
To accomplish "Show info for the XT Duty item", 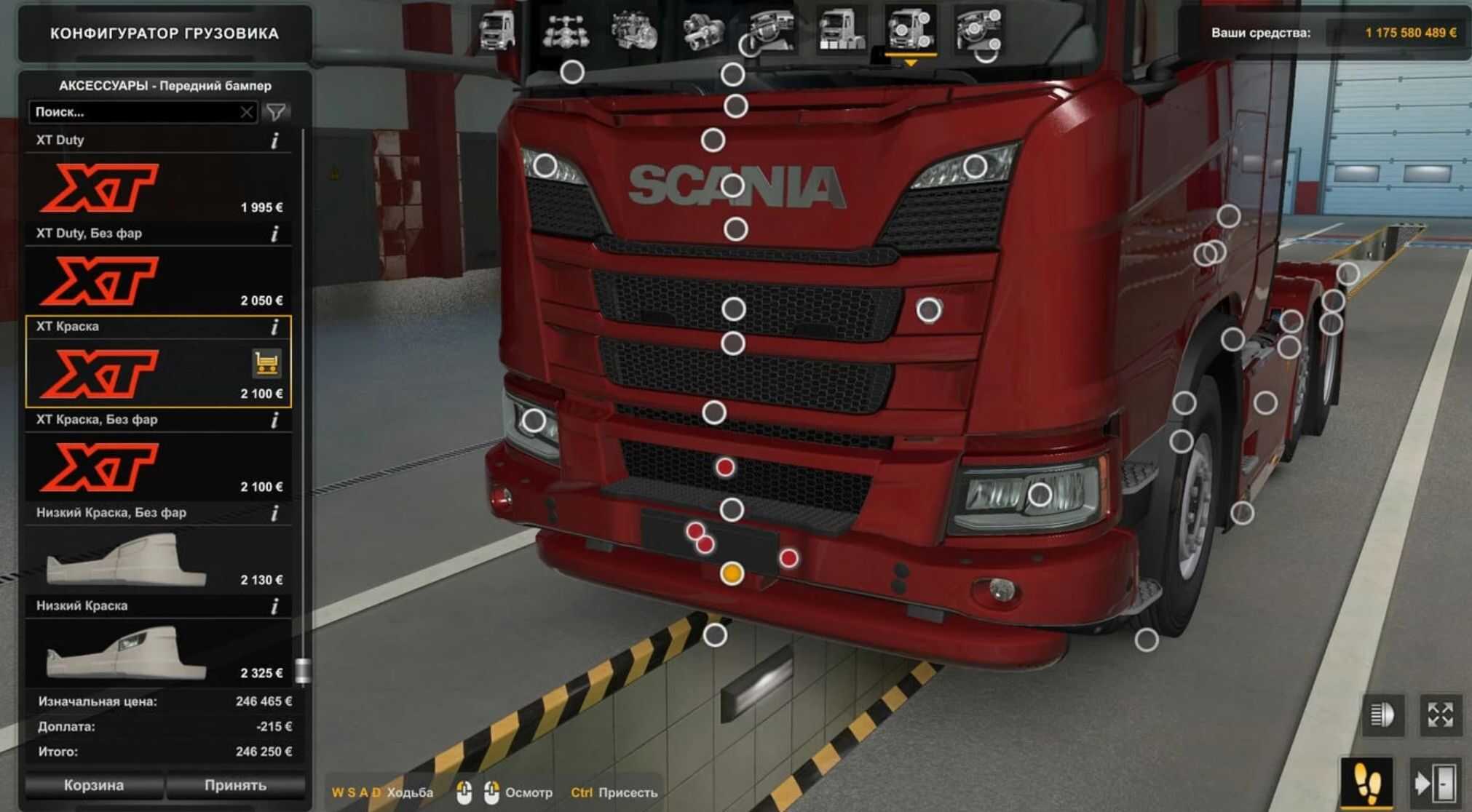I will pyautogui.click(x=274, y=140).
